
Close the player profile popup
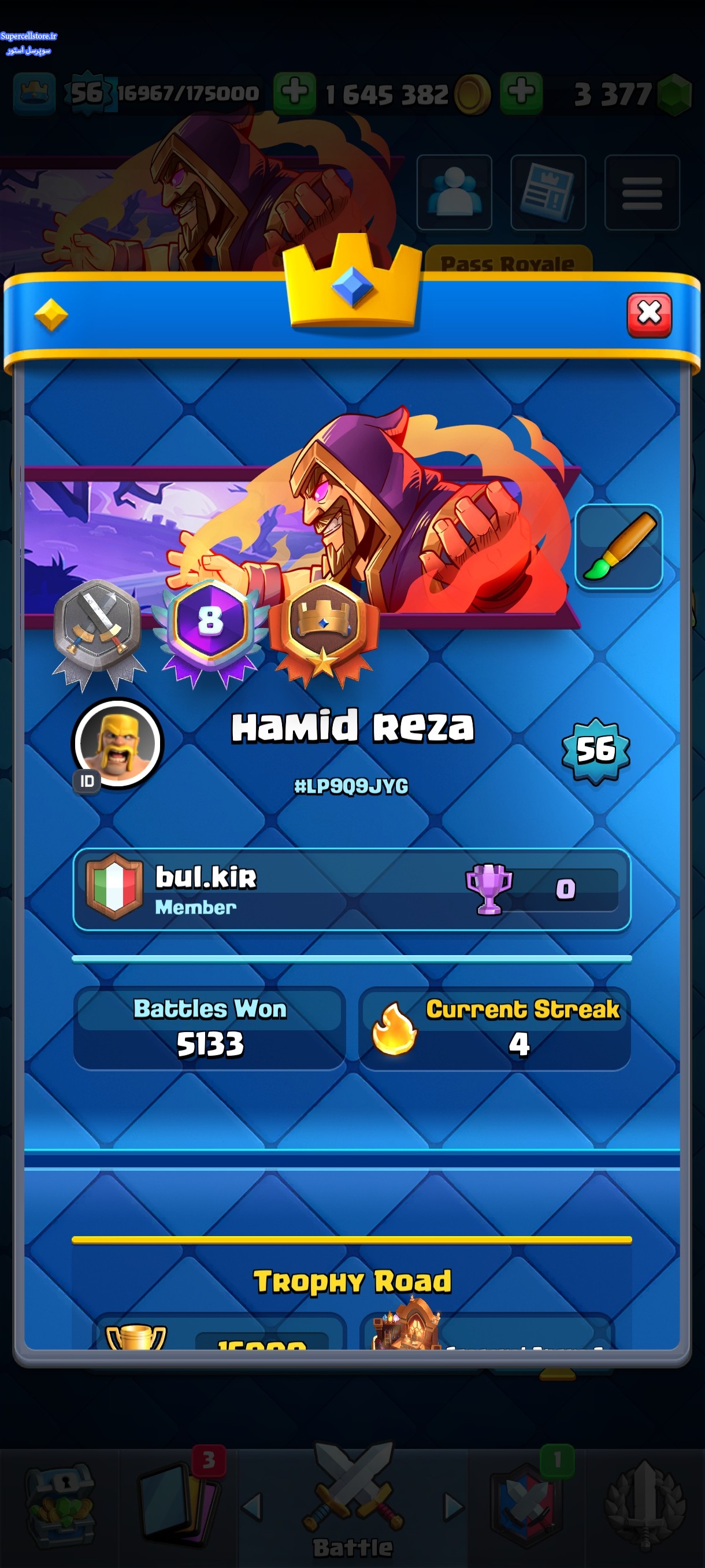tap(648, 315)
